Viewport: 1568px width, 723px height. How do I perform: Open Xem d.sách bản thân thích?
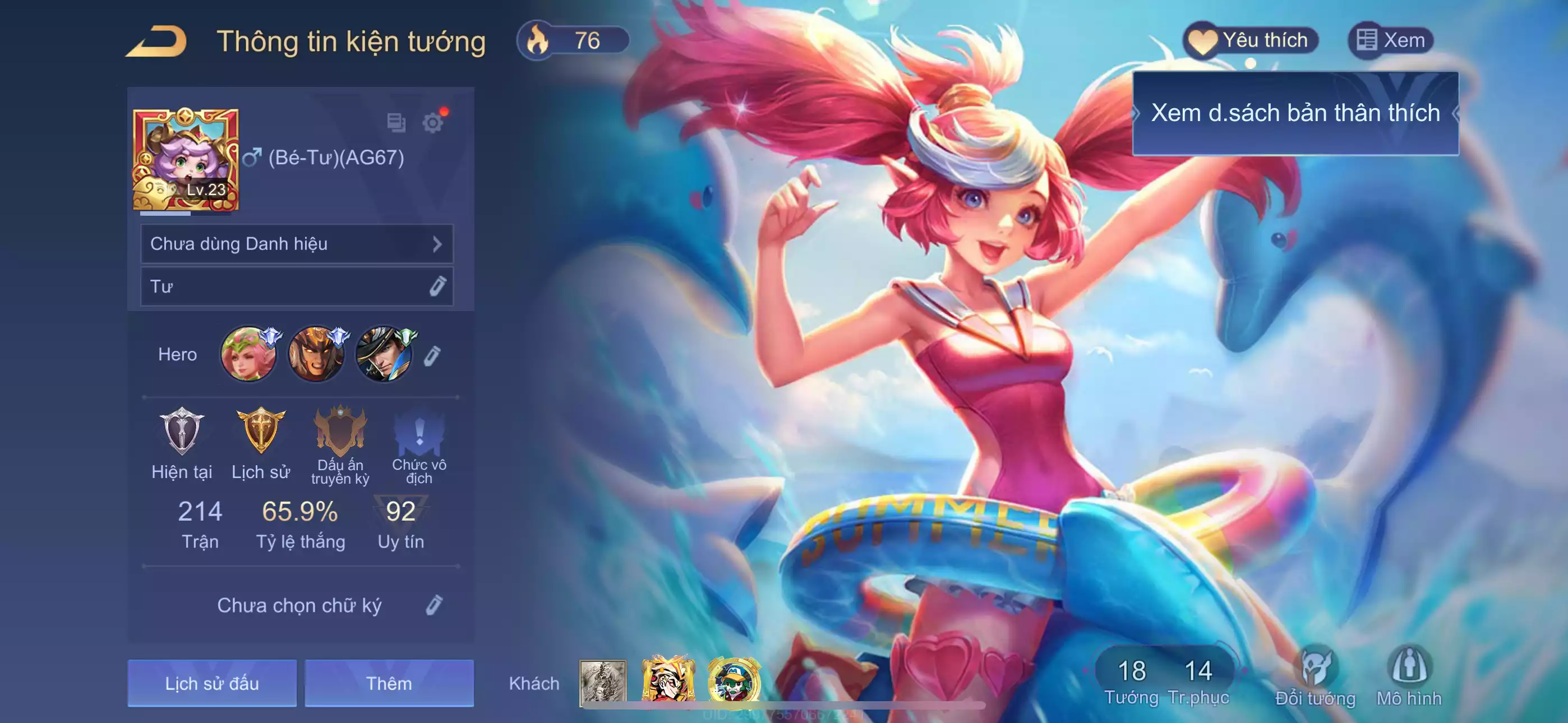point(1295,113)
